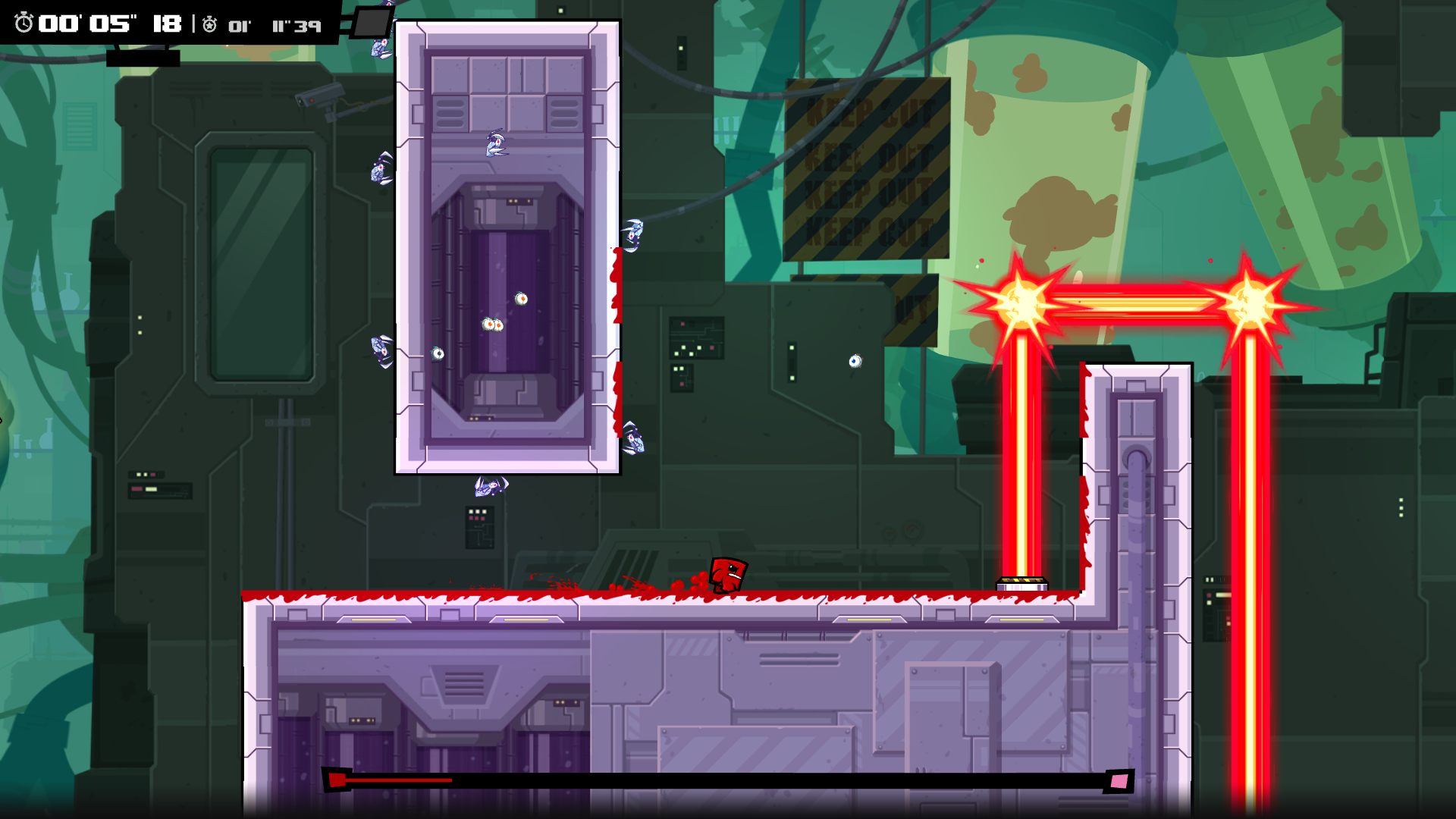Click the saw blade atop the vertical chamber

(493, 144)
